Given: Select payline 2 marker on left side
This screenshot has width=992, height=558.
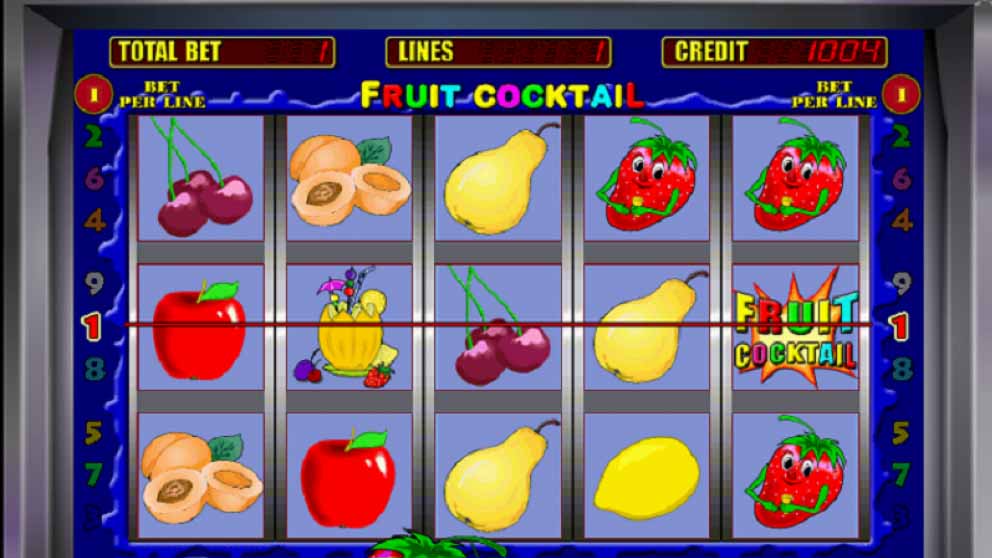Looking at the screenshot, I should [94, 137].
